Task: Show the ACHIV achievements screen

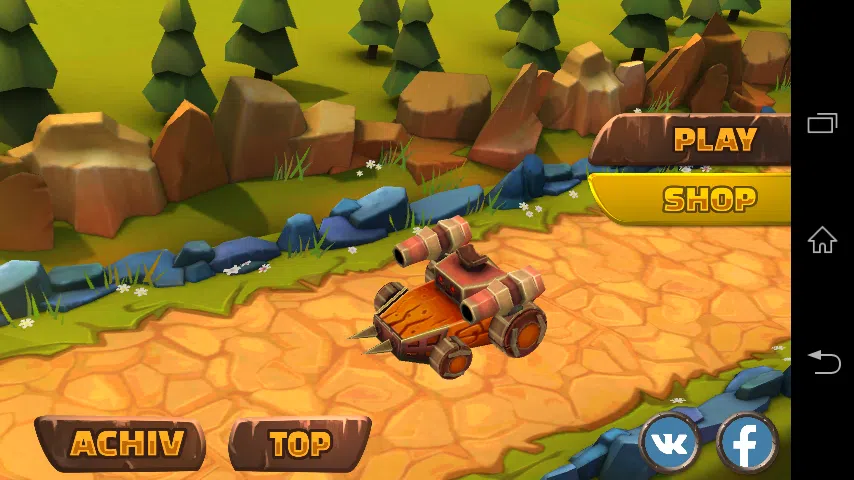Action: (126, 444)
